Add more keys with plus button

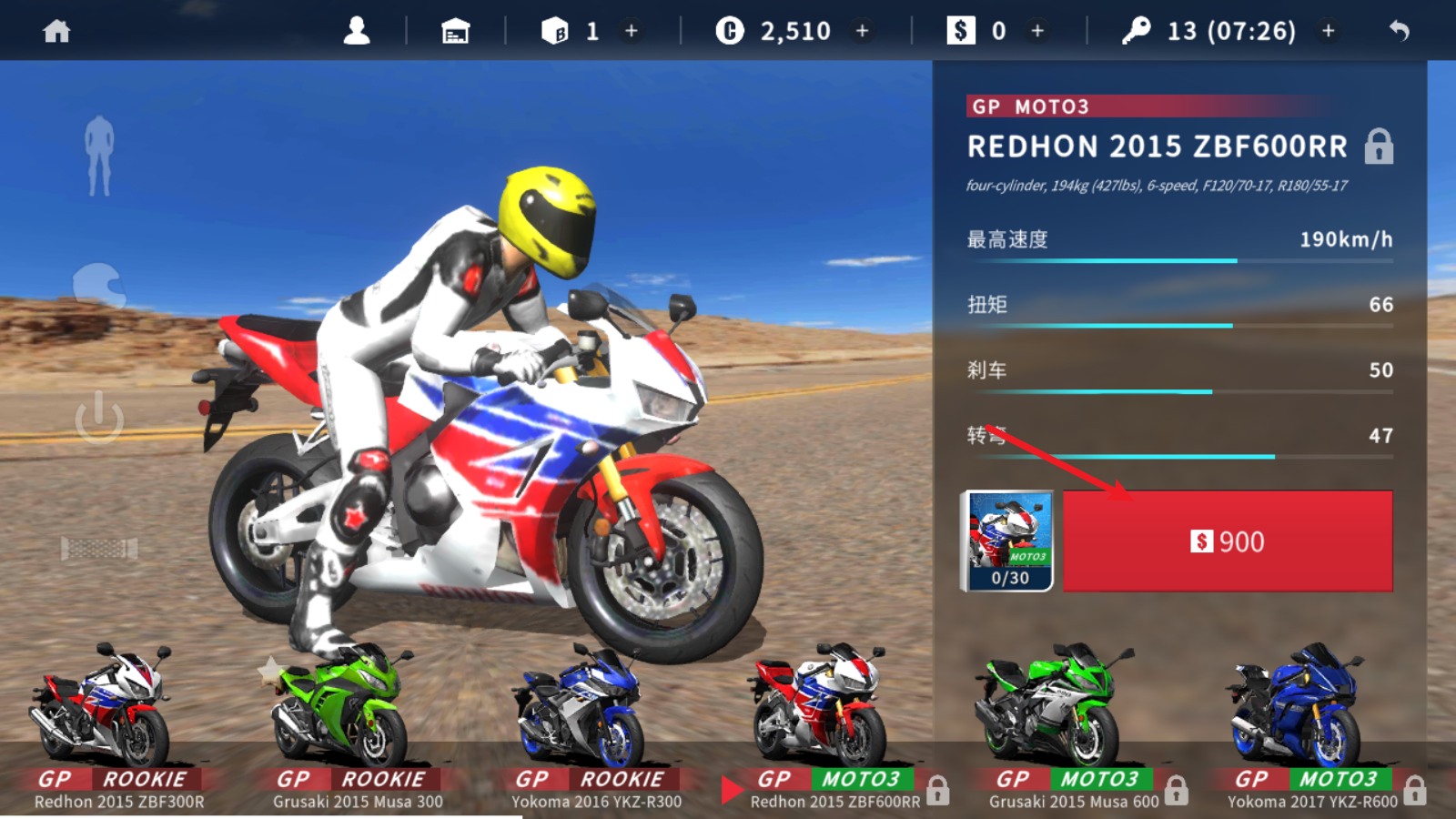(1329, 32)
